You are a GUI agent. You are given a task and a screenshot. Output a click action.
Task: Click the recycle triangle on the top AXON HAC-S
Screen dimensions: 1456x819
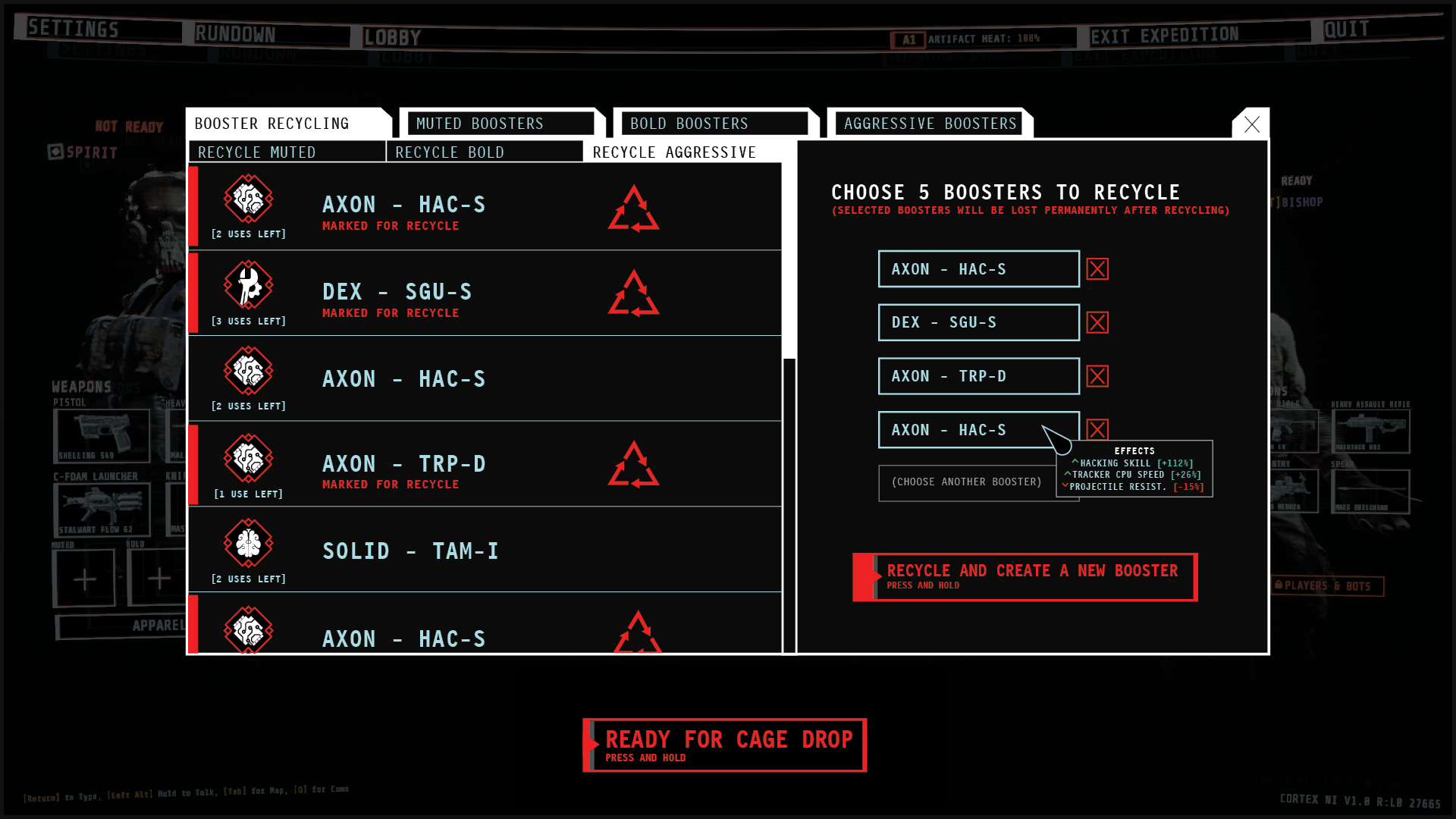pyautogui.click(x=634, y=209)
